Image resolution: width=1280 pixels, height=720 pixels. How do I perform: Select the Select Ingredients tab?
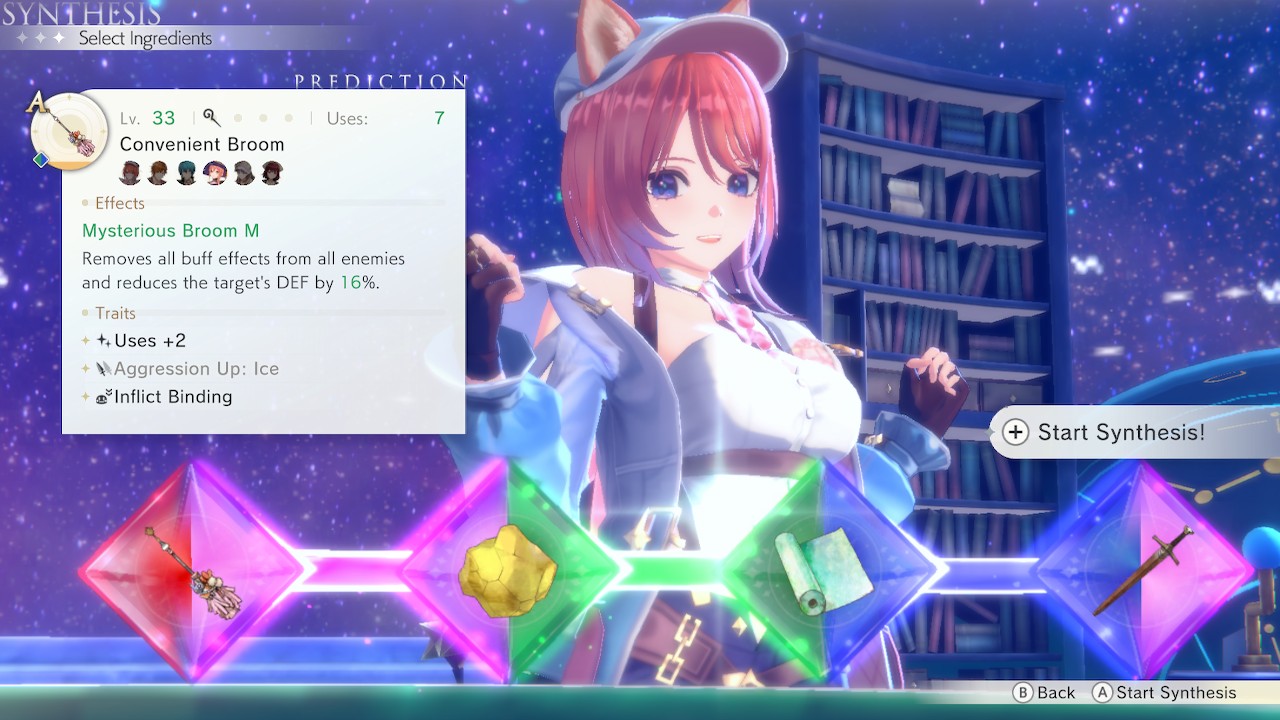tap(144, 38)
